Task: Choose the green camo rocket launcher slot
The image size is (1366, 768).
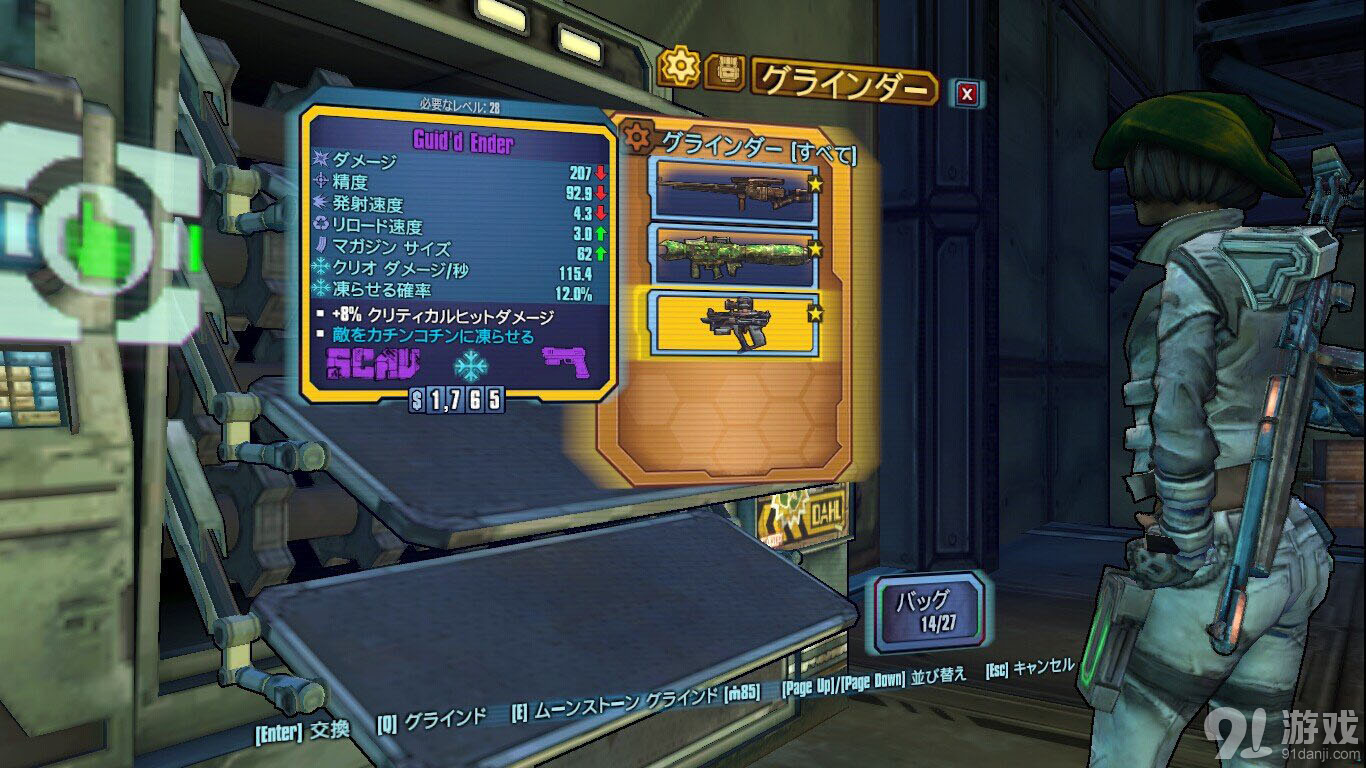Action: (x=735, y=254)
